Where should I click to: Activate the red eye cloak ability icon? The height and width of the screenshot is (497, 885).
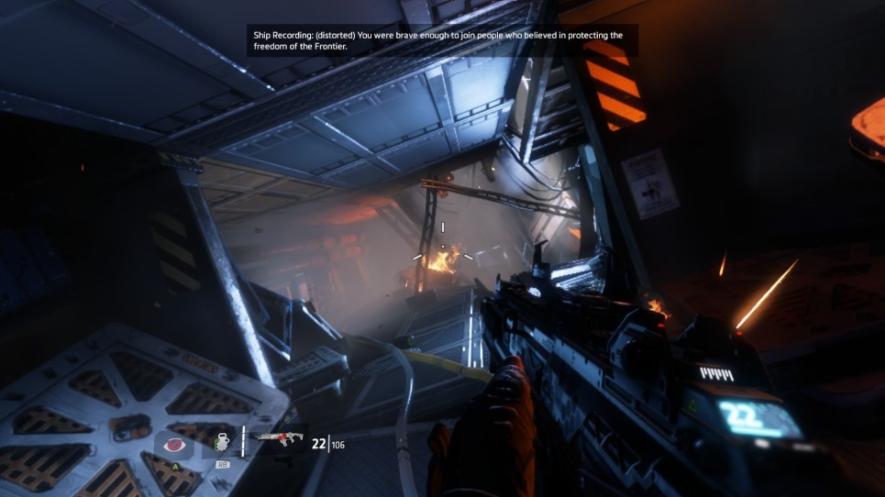coord(173,443)
